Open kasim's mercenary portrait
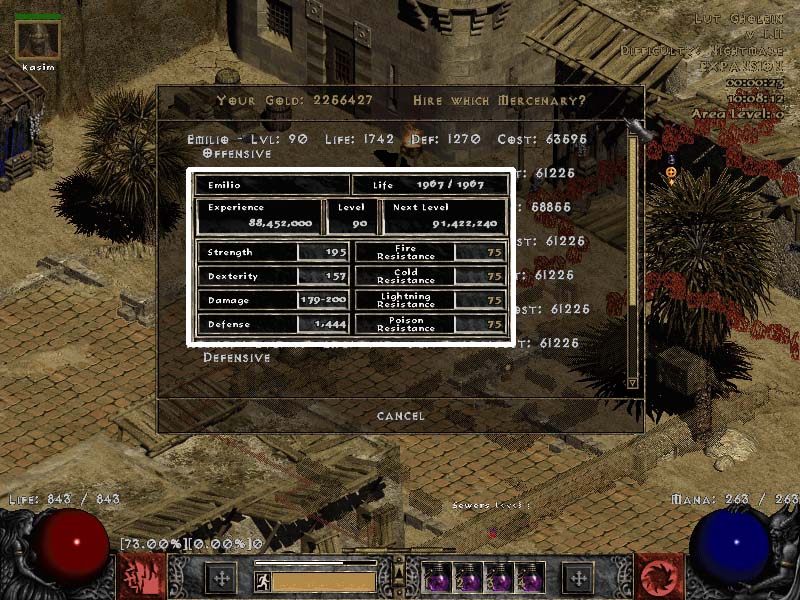 38,40
